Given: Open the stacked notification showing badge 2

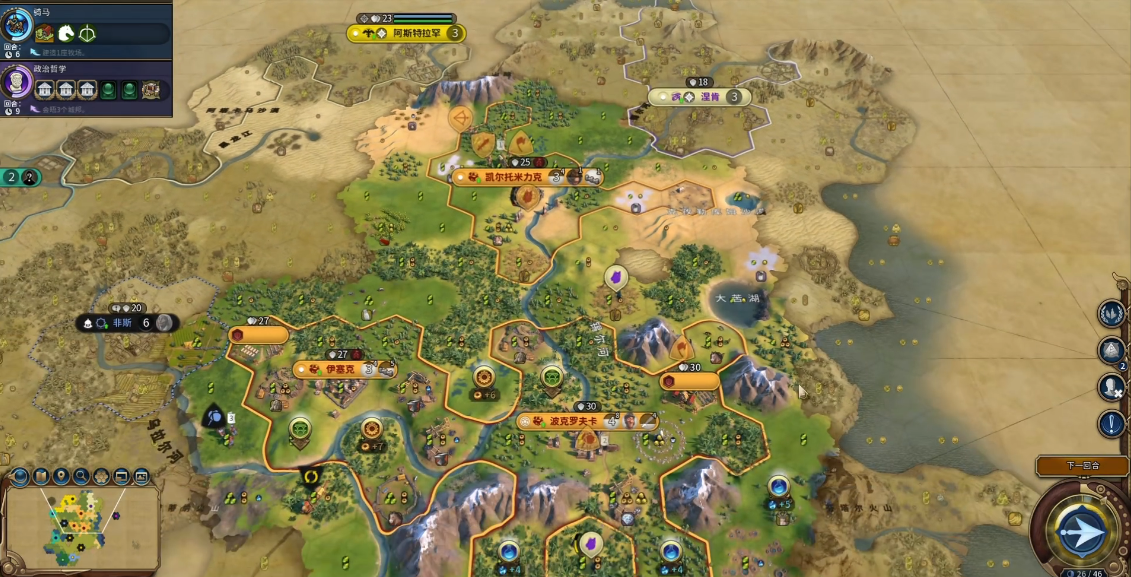Looking at the screenshot, I should click(1112, 350).
